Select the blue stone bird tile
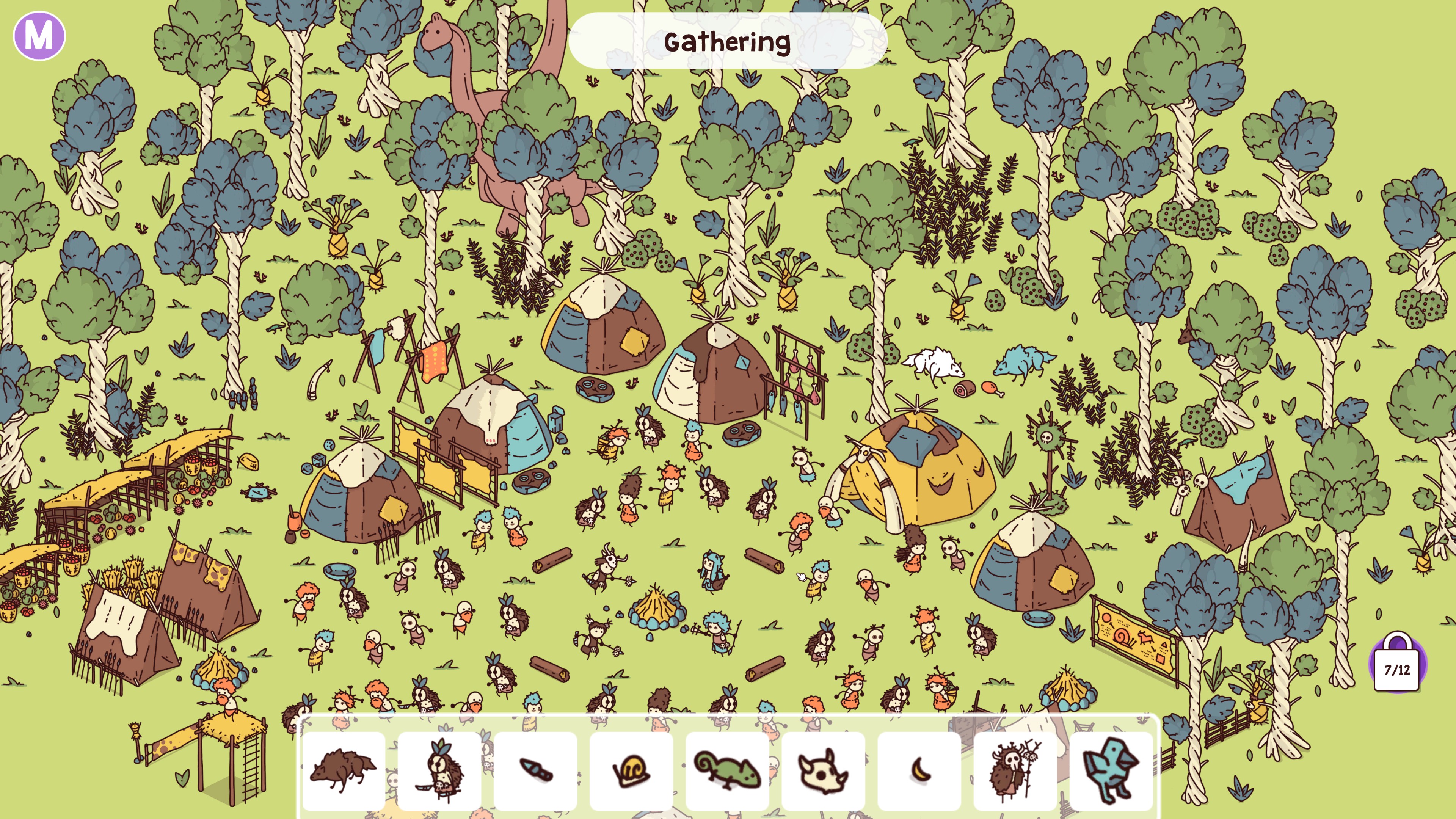The height and width of the screenshot is (819, 1456). coord(1111,770)
